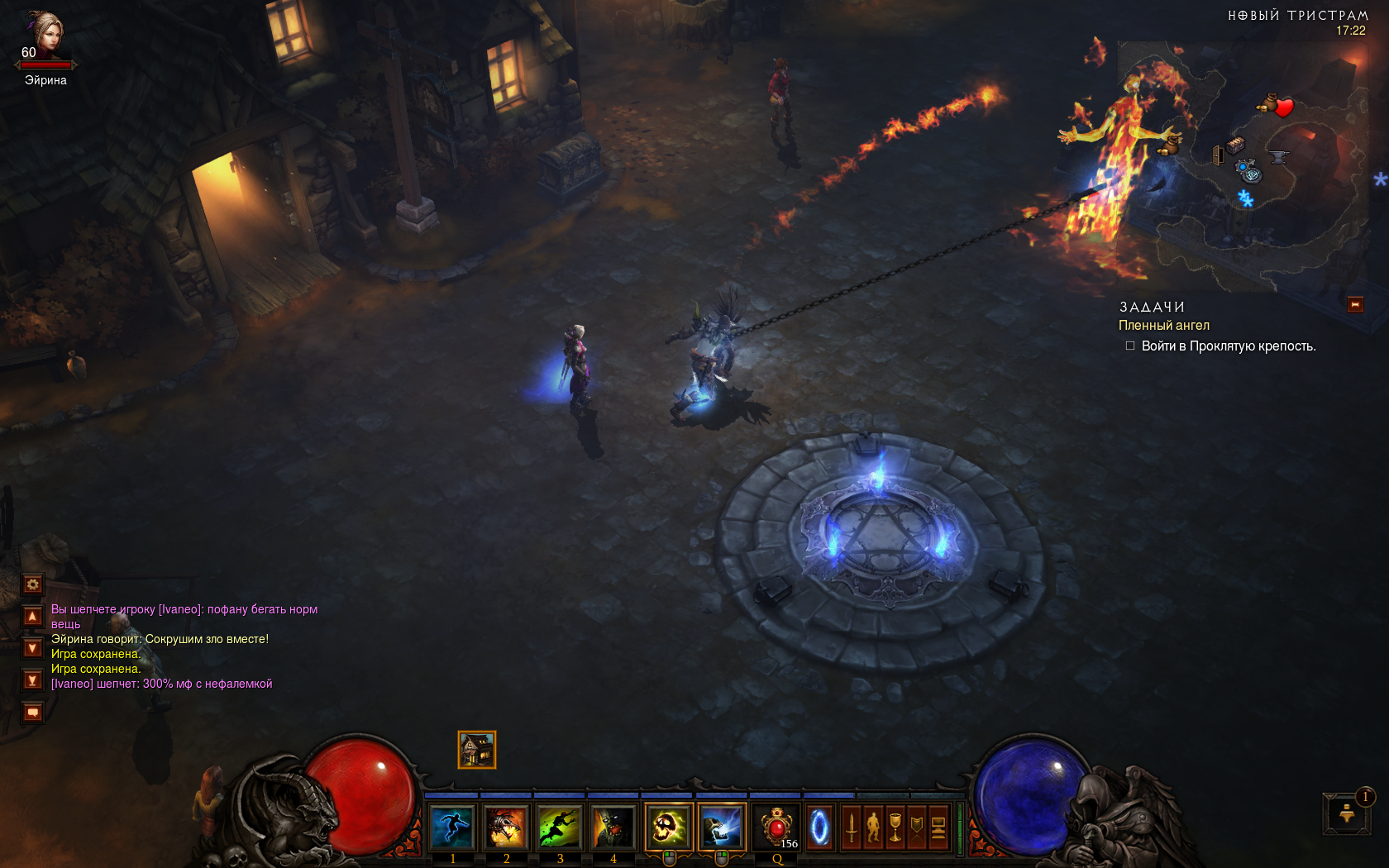Cast the fiery beast skill in slot 2
This screenshot has height=868, width=1389.
tap(505, 827)
